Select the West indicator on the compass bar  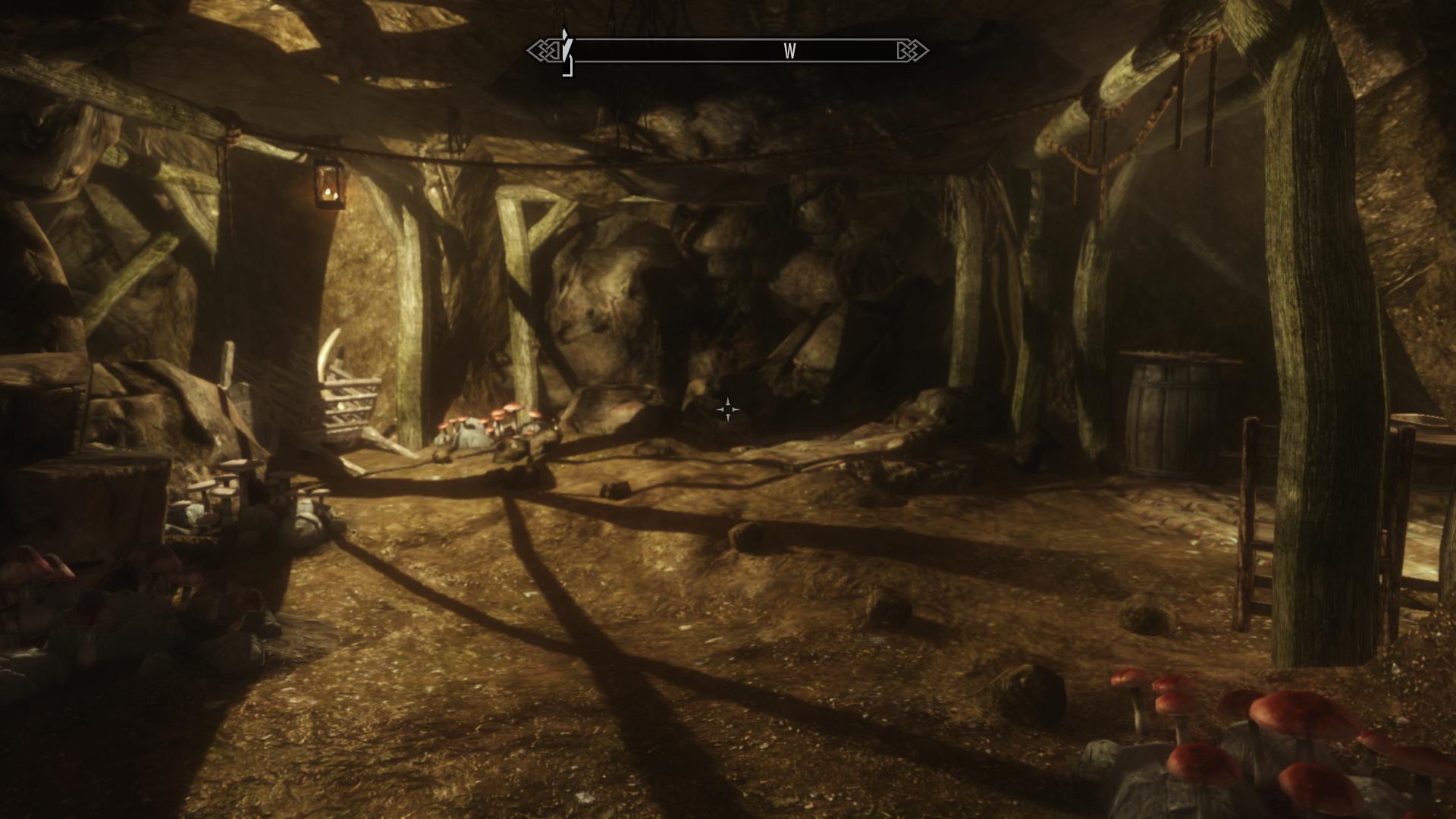789,51
